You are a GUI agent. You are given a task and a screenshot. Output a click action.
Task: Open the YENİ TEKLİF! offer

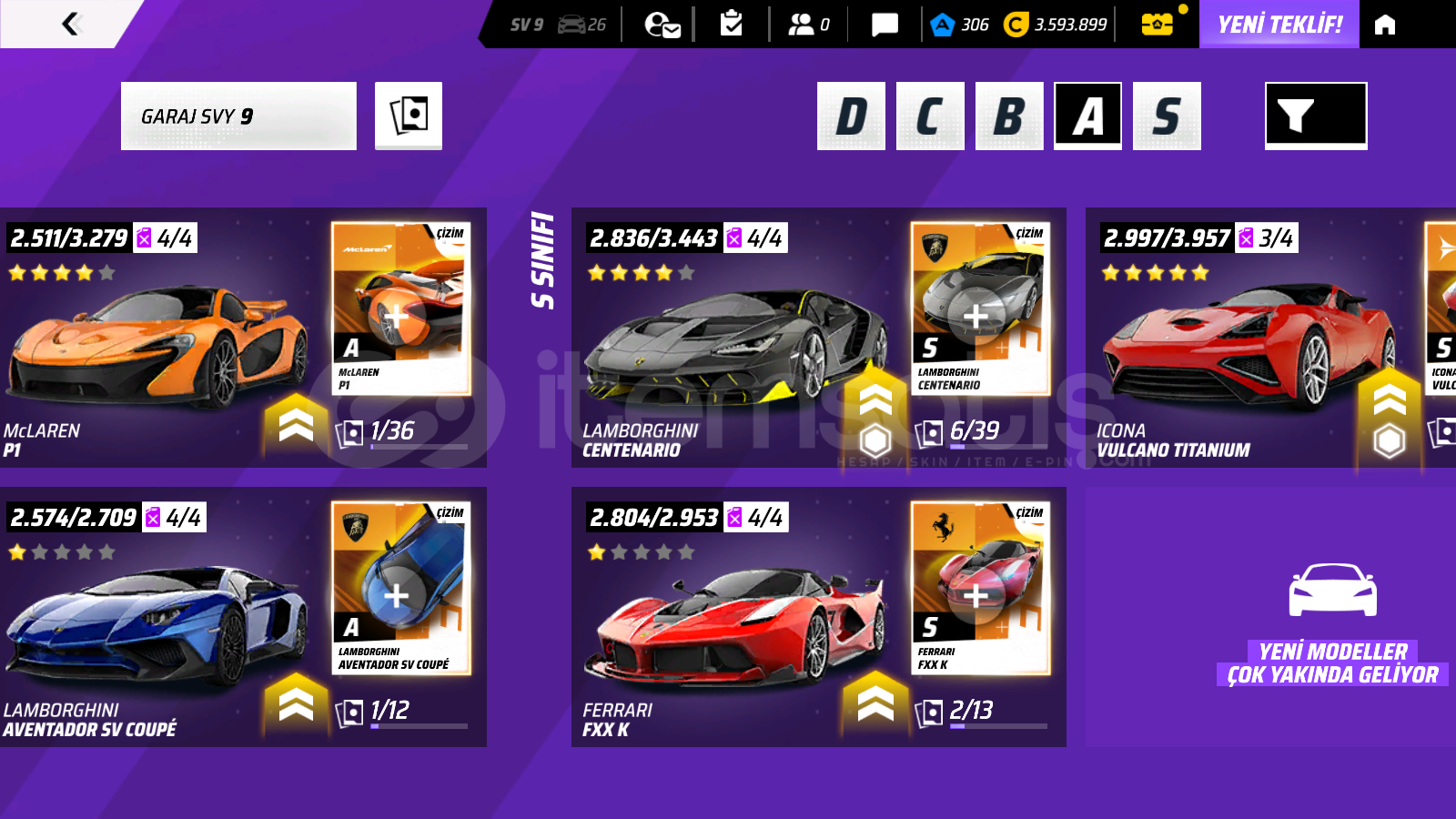[x=1279, y=25]
